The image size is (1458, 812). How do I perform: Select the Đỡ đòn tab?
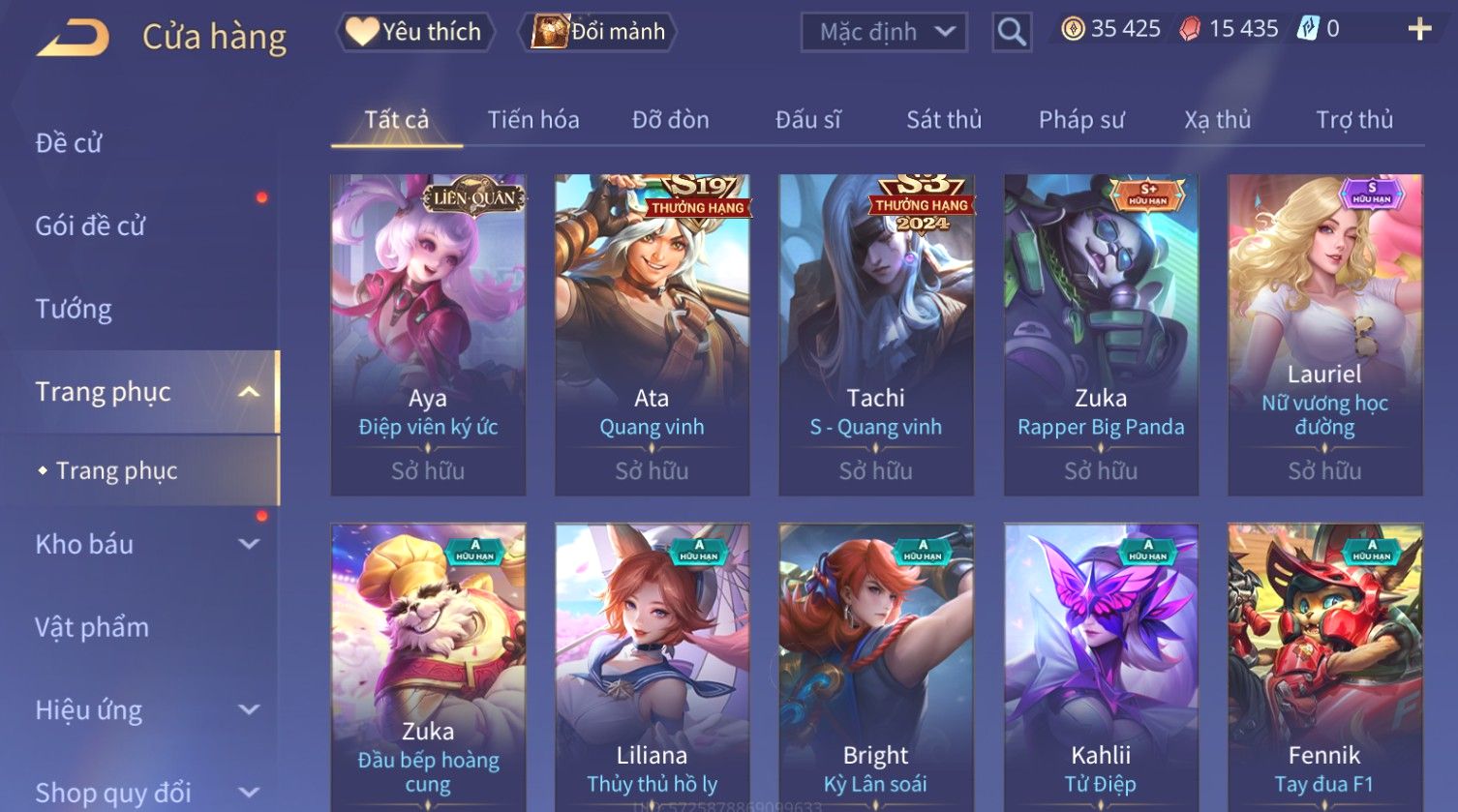pos(670,120)
